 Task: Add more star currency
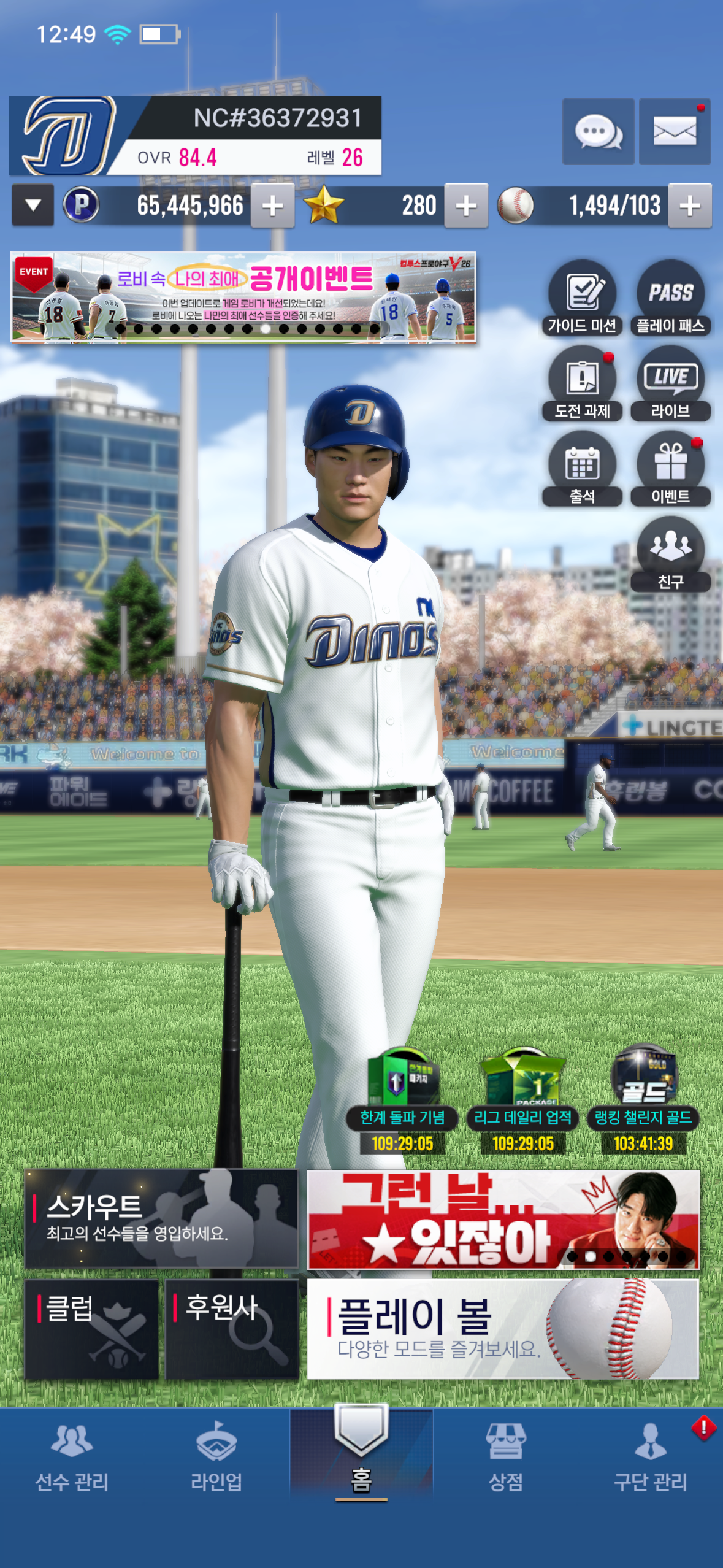point(466,206)
